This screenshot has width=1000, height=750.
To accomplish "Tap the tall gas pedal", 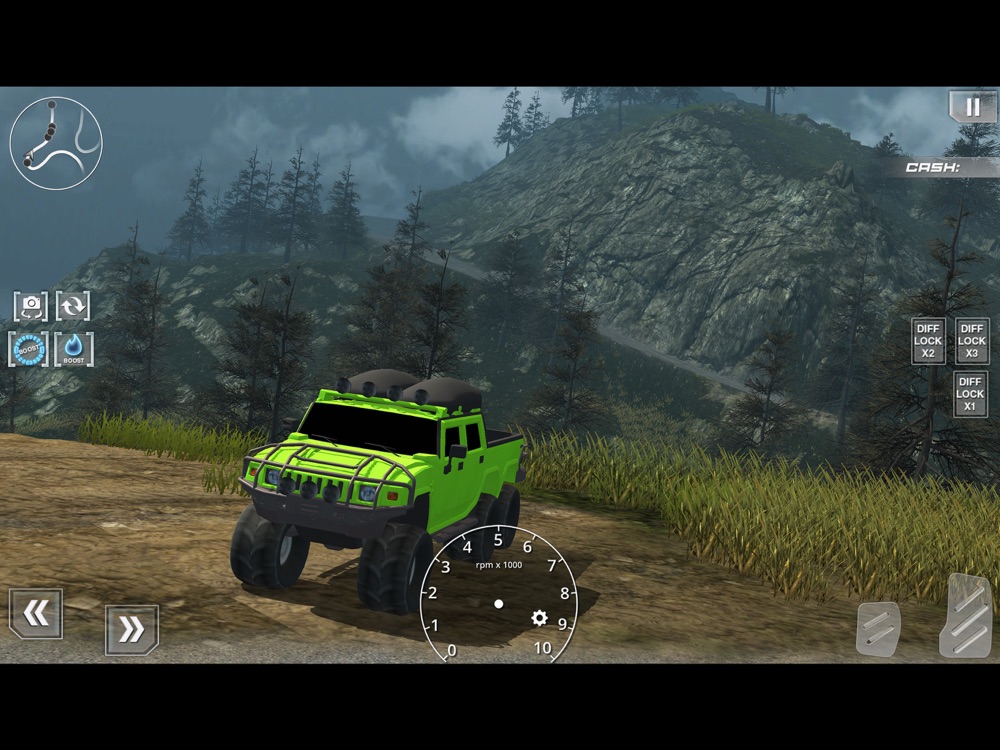I will pos(965,615).
